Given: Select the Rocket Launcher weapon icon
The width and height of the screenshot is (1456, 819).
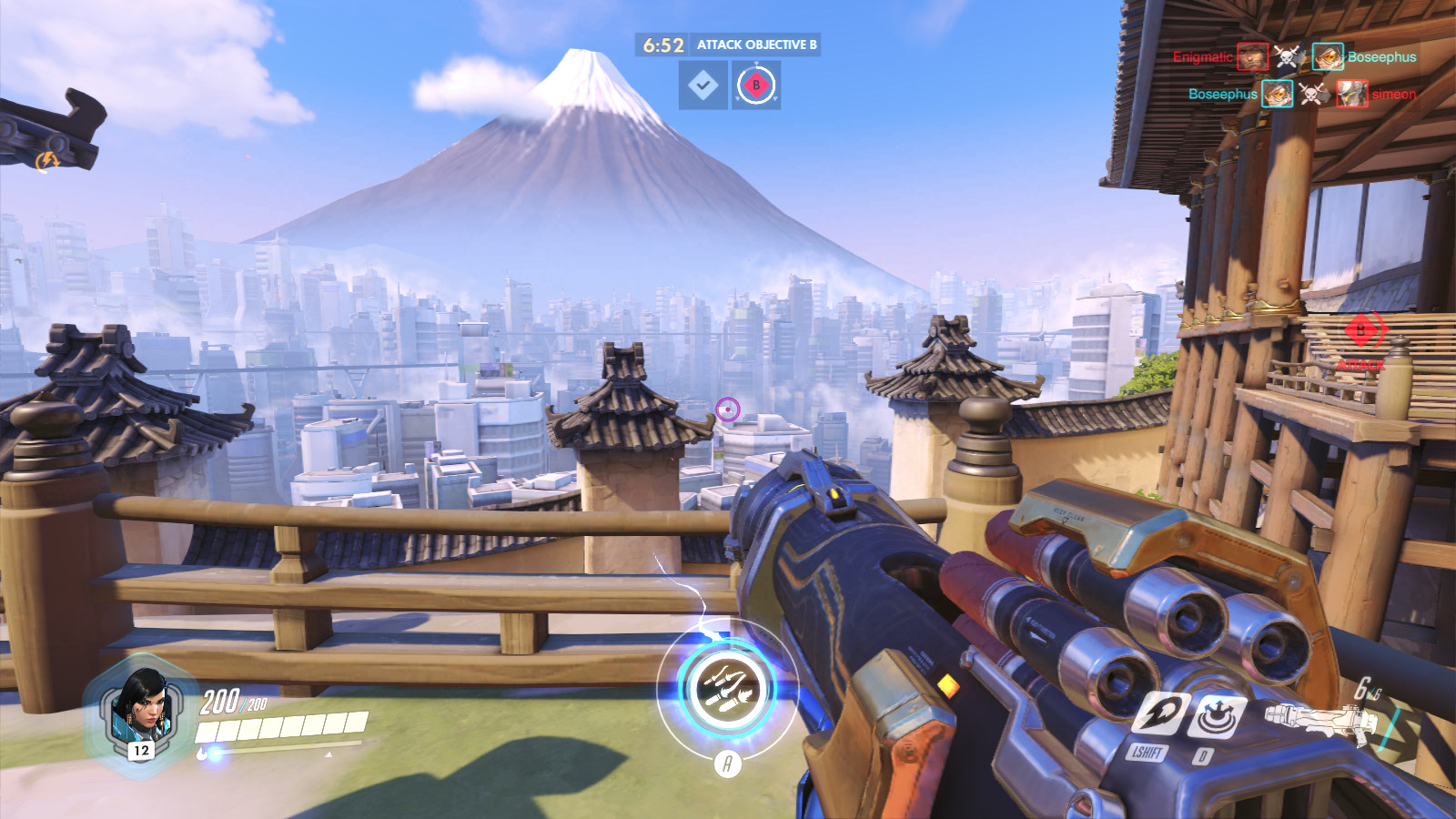Looking at the screenshot, I should pos(1319,719).
